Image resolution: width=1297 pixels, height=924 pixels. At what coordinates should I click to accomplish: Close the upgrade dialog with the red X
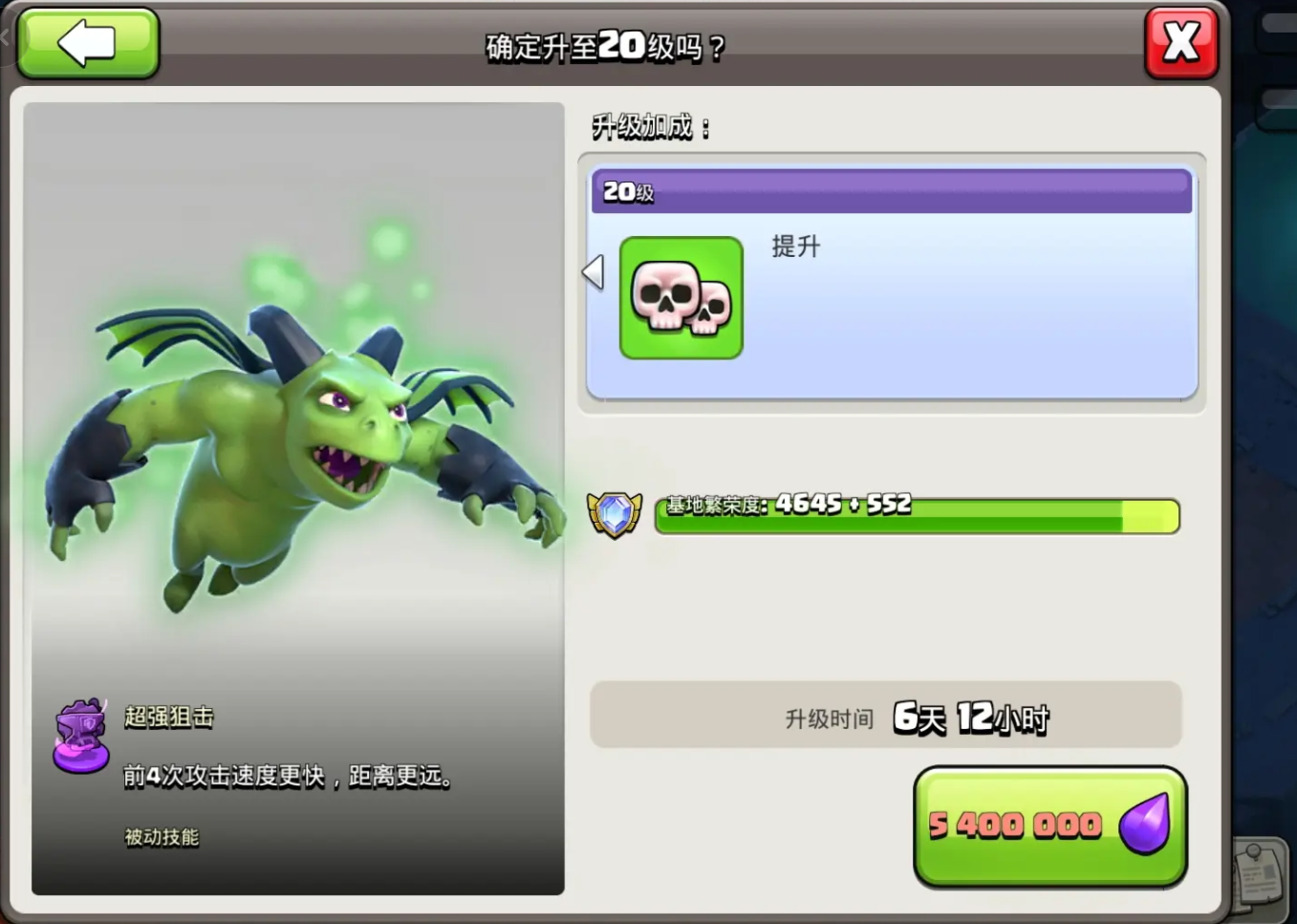point(1180,44)
